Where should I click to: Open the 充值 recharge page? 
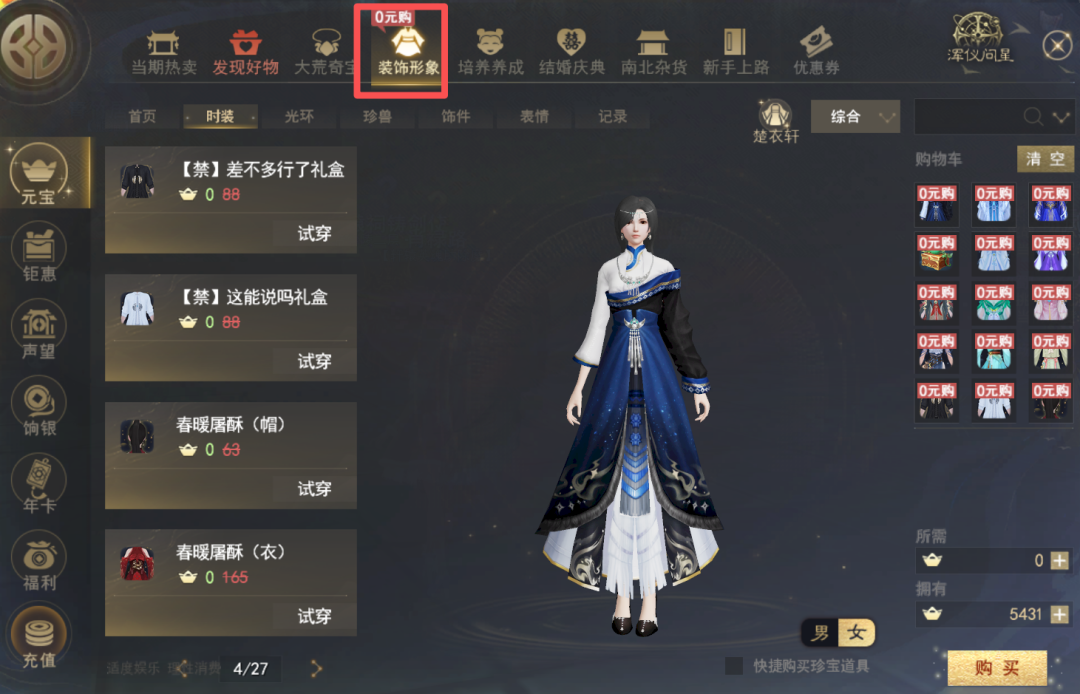click(39, 641)
